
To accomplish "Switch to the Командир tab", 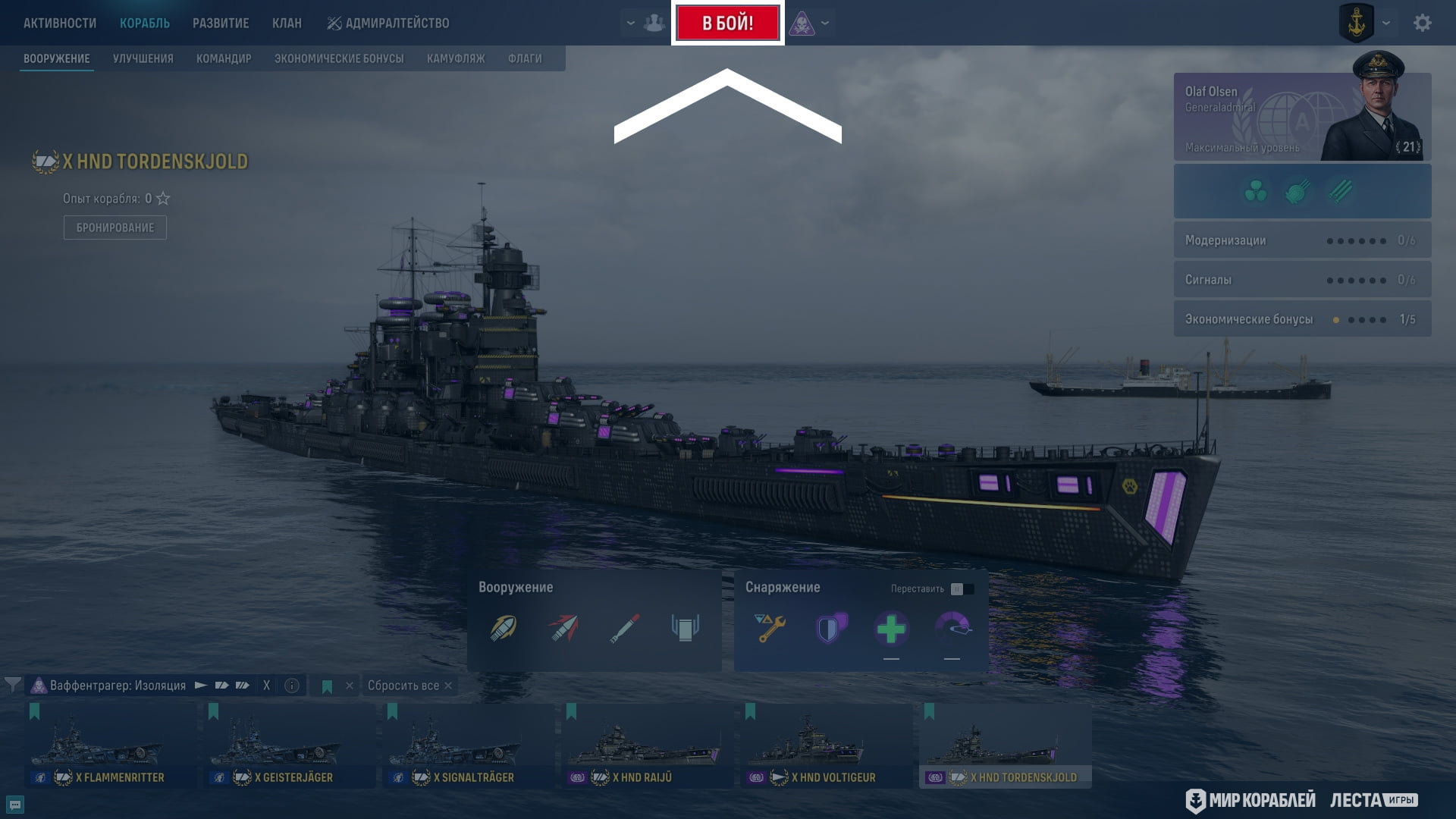I will coord(224,58).
